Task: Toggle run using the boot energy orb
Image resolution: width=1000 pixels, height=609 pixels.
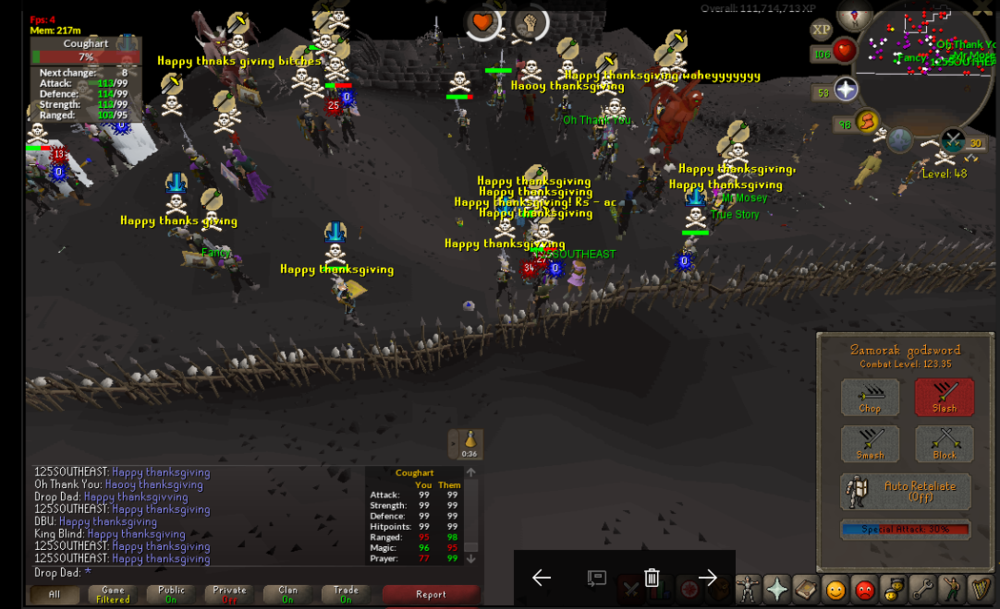Action: pos(868,122)
